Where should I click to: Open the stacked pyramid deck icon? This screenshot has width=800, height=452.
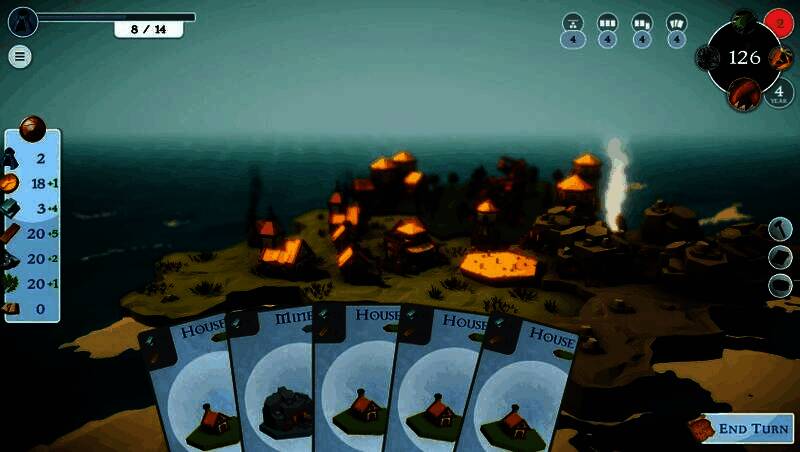point(573,22)
